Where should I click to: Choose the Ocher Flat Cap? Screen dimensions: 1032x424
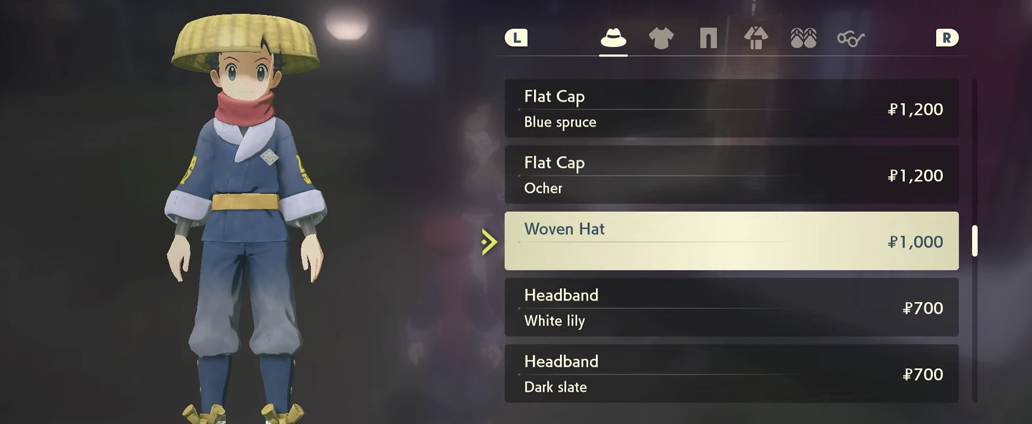(x=731, y=175)
